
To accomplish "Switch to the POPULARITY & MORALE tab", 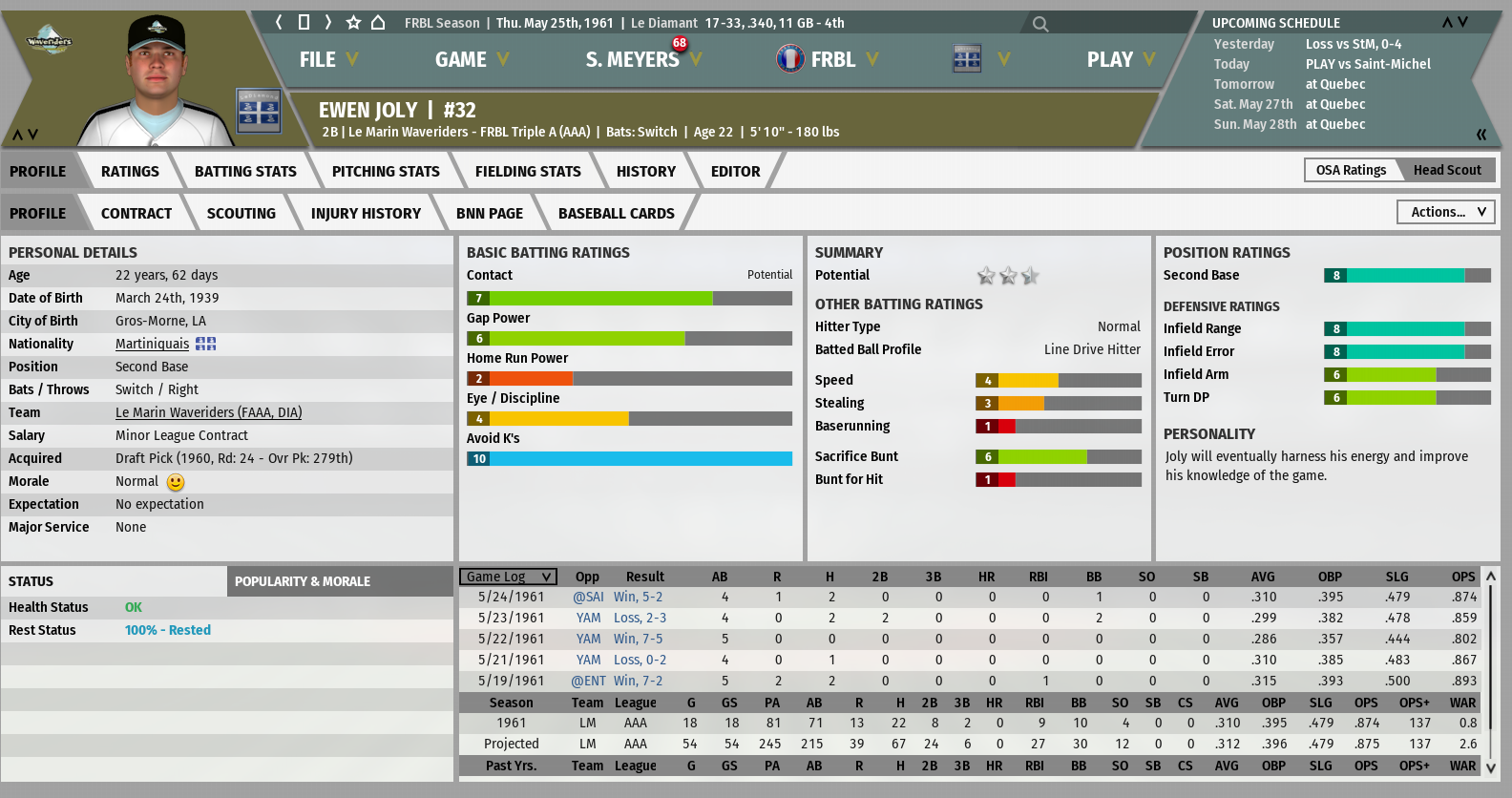I will click(303, 581).
